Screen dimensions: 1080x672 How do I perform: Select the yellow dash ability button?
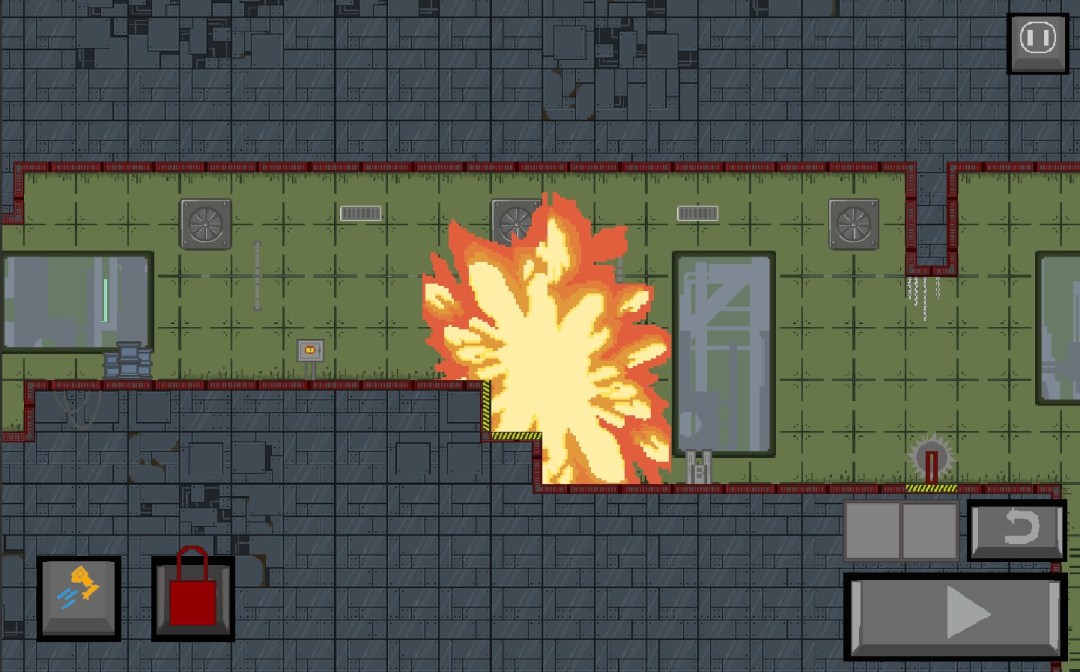pyautogui.click(x=79, y=597)
